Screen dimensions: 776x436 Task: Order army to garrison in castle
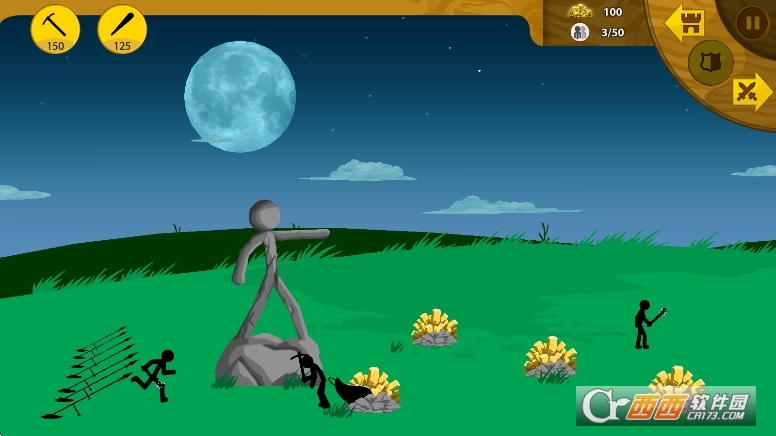[x=685, y=23]
